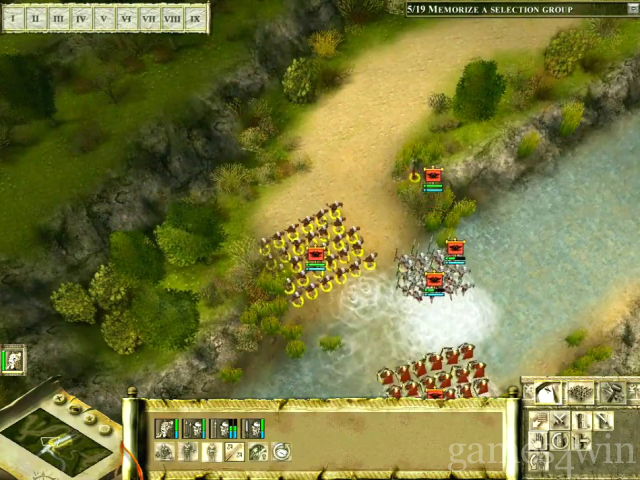Select the fourth unit portrait with sword
Screen dimensions: 640x480
[x=253, y=429]
